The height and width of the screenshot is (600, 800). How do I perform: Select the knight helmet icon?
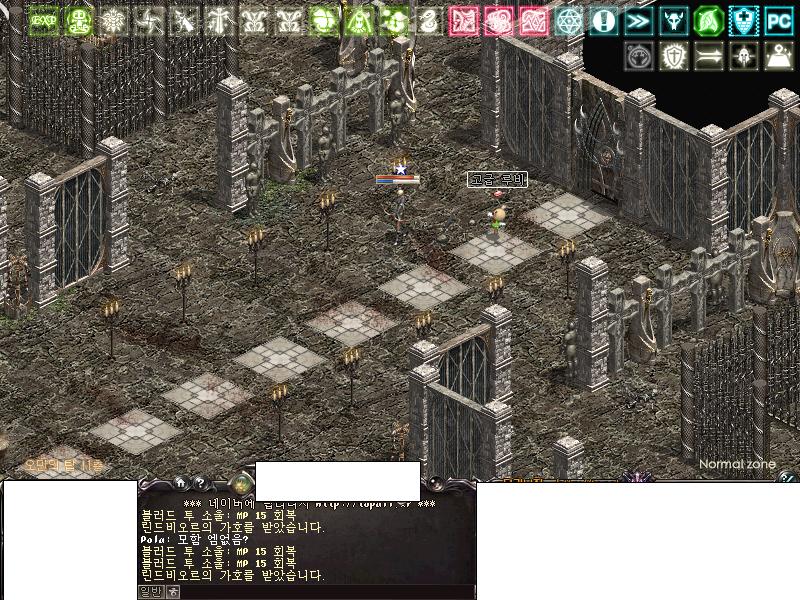pos(743,56)
